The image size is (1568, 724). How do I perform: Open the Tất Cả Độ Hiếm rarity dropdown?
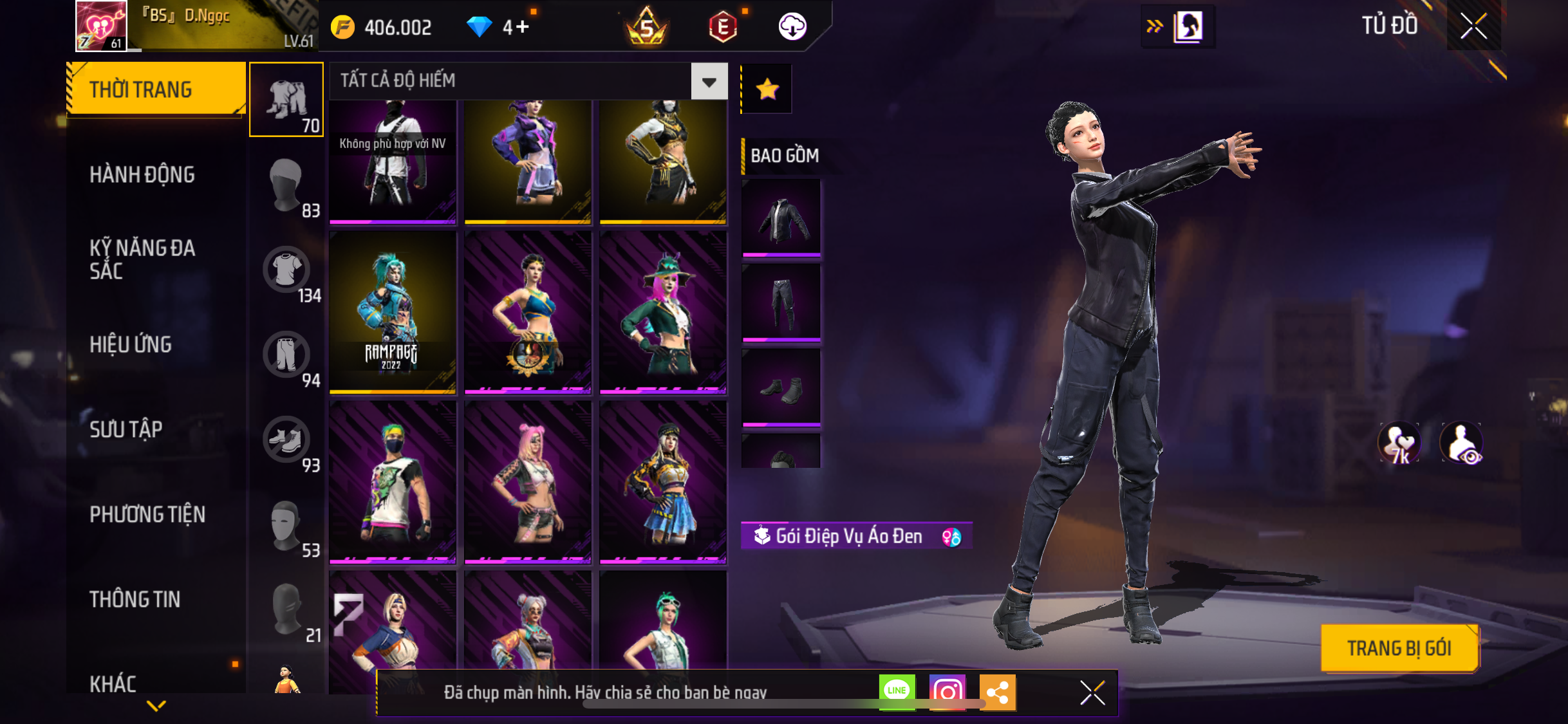tap(709, 82)
